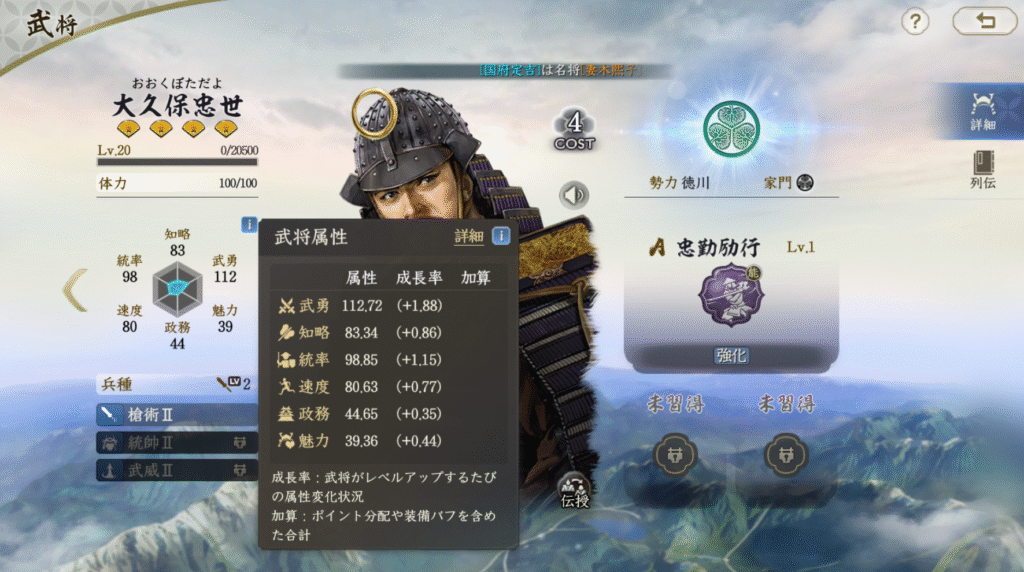Open the help question mark button
Image resolution: width=1024 pixels, height=572 pixels.
click(x=915, y=20)
